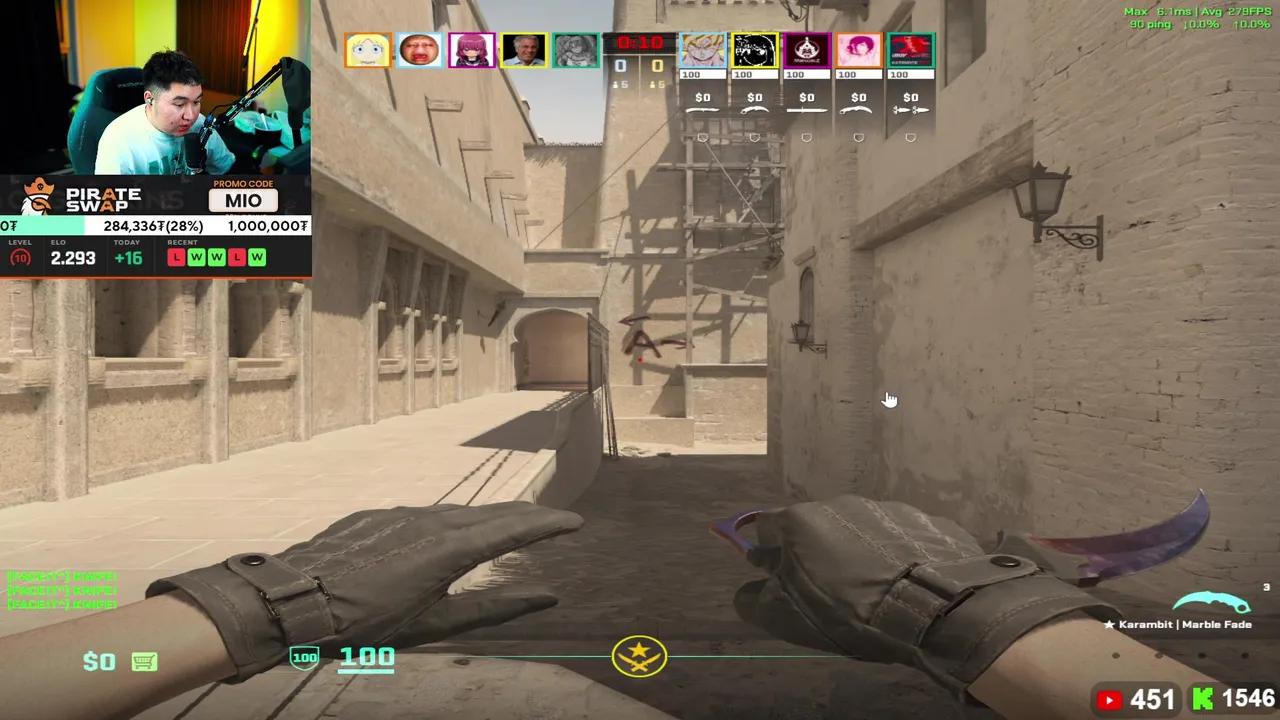Click the 28% Pirate Swap progress bar
The height and width of the screenshot is (720, 1280).
[x=155, y=226]
